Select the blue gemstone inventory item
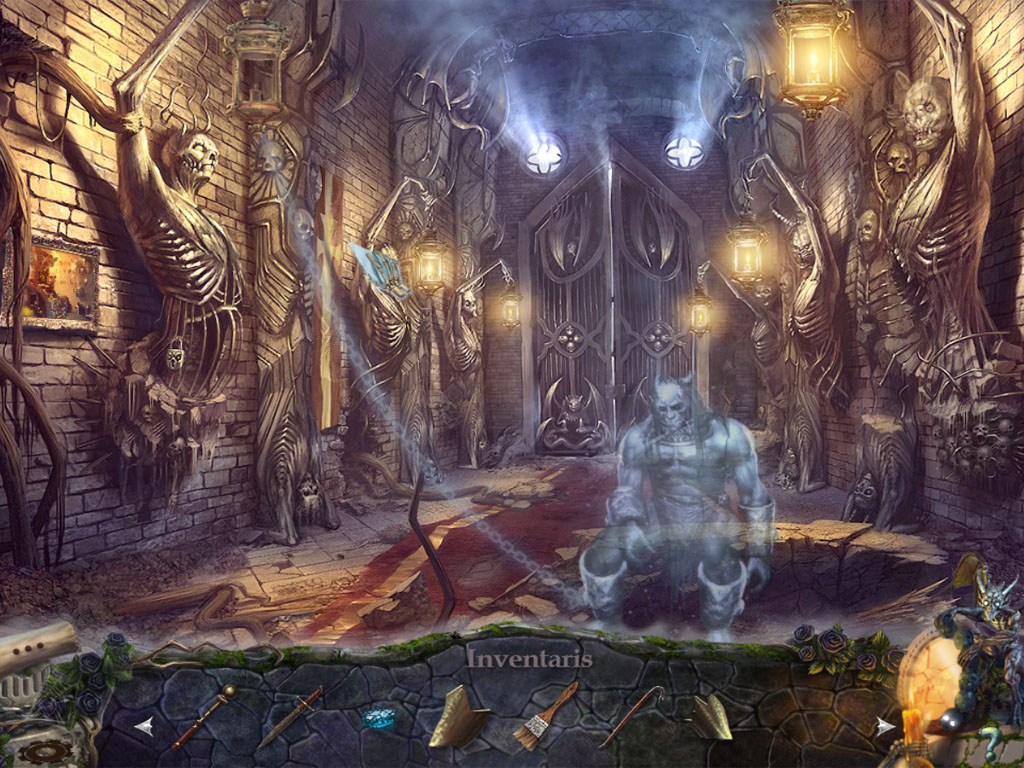1024x768 pixels. 379,718
